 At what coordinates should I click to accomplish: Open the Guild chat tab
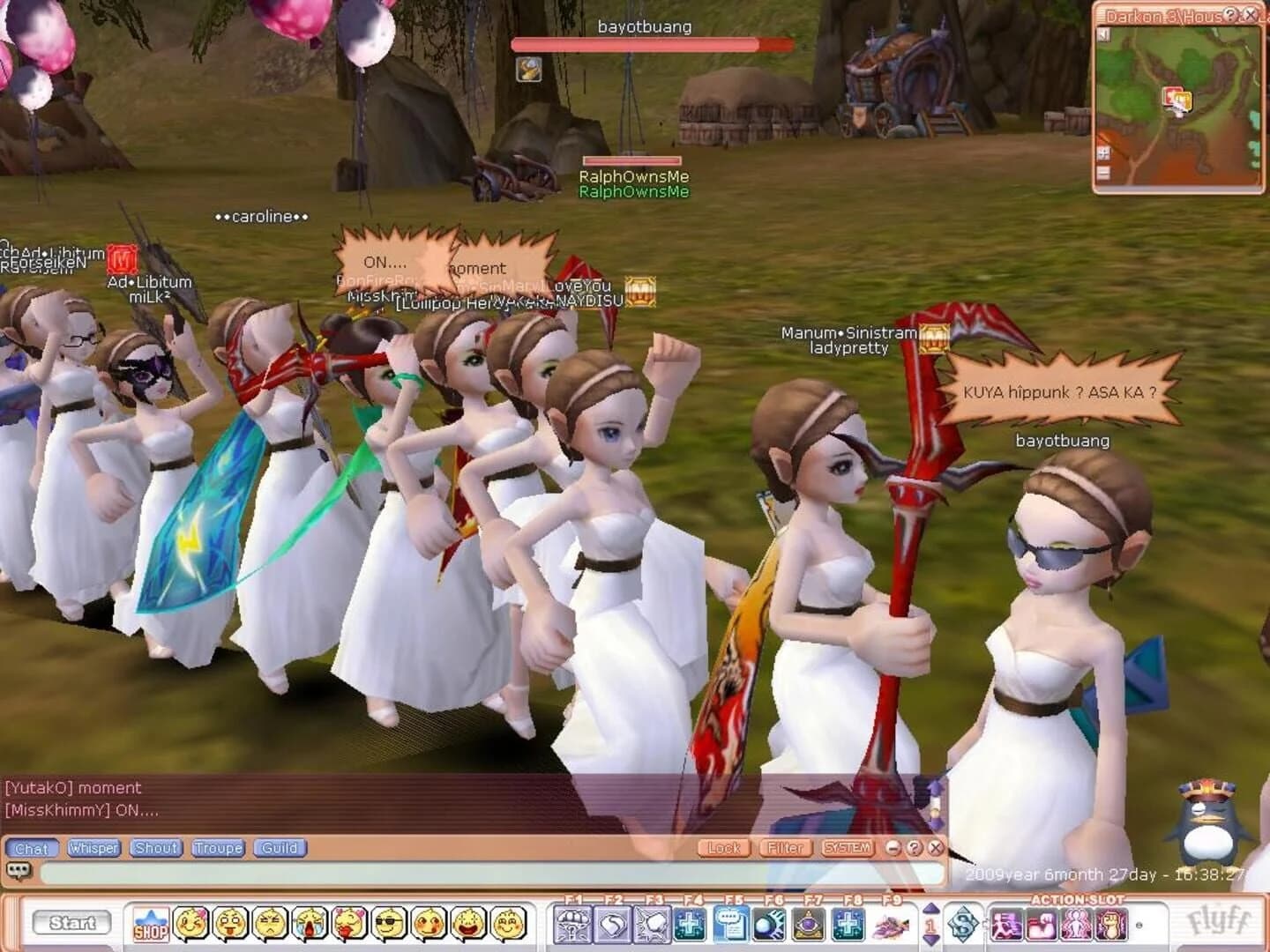(280, 849)
